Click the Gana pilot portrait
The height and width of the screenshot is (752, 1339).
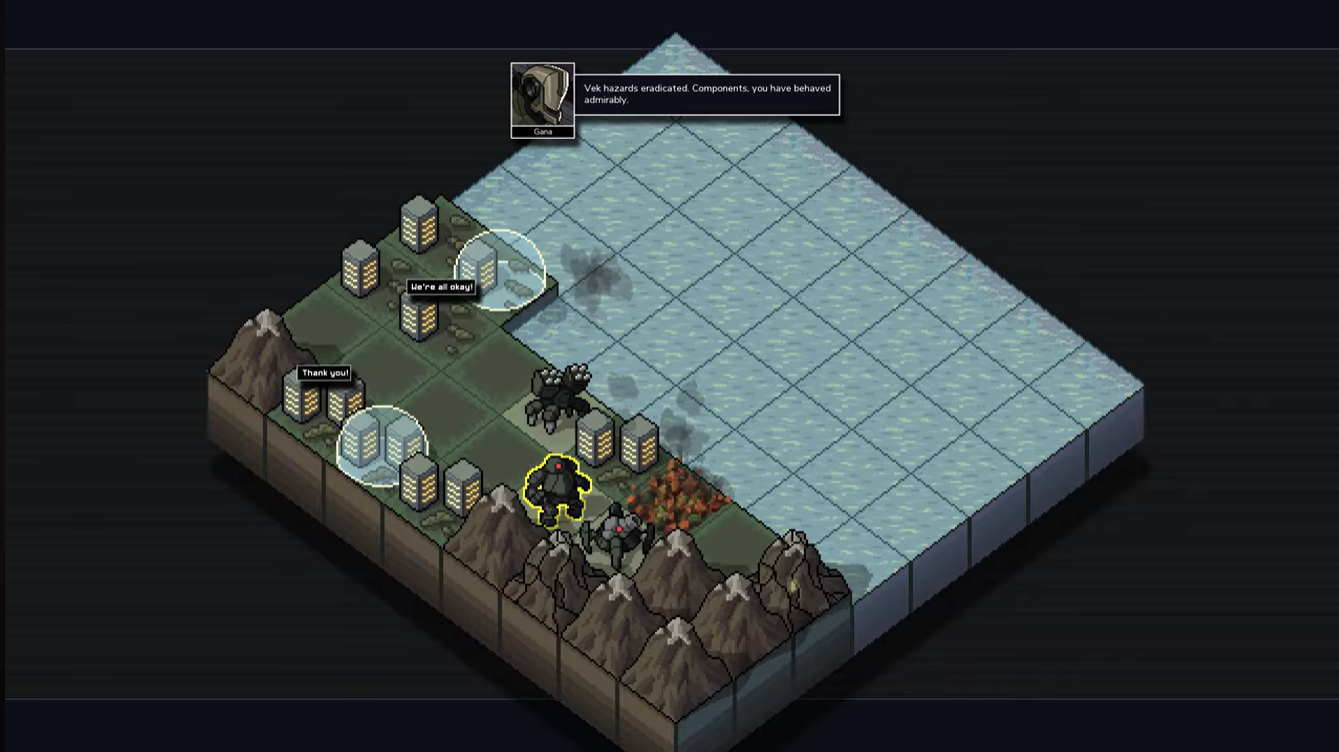[542, 95]
